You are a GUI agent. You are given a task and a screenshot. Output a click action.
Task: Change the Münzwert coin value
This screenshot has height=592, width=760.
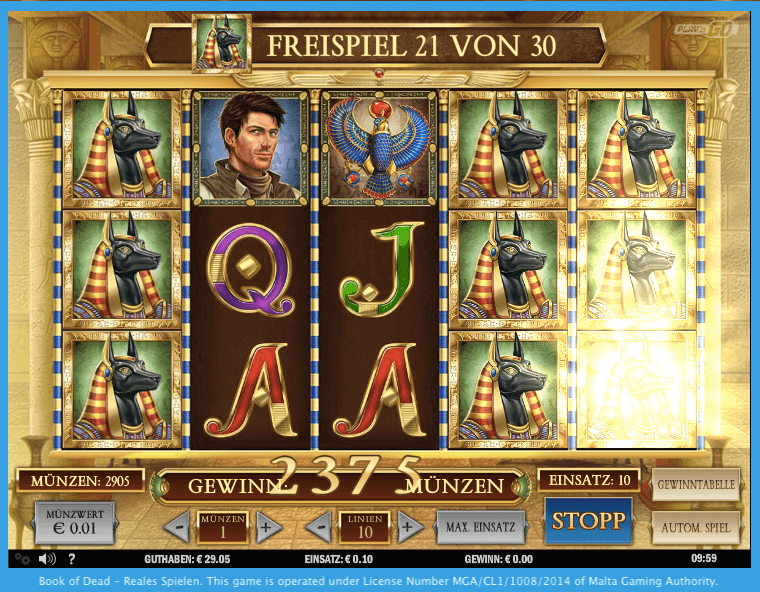coord(76,523)
